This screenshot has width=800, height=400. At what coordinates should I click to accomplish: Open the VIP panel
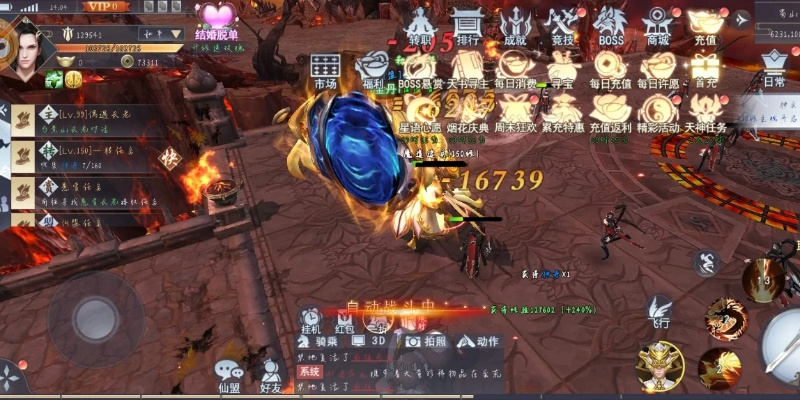point(104,7)
